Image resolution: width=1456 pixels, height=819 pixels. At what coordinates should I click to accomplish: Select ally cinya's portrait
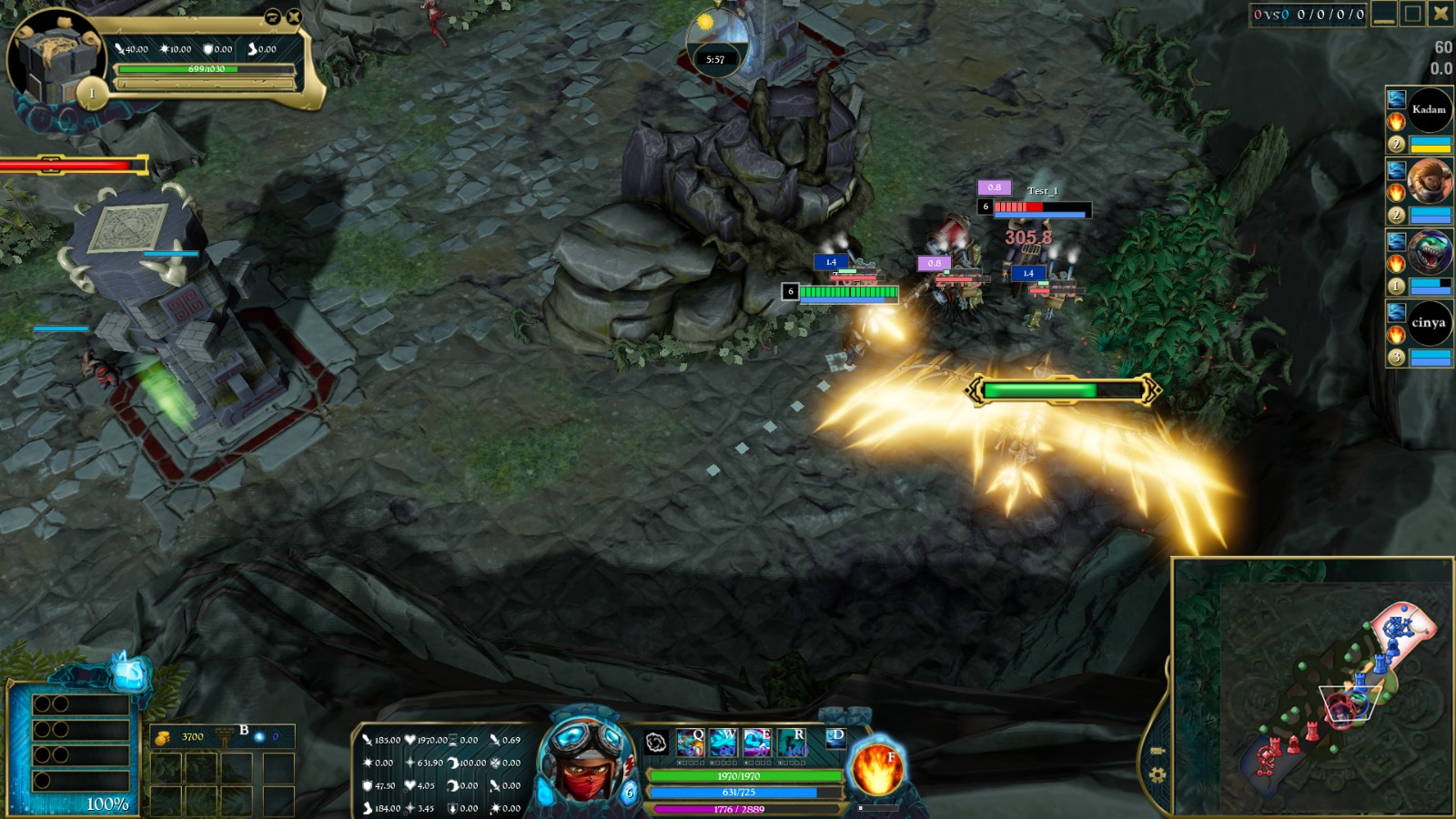pos(1429,323)
